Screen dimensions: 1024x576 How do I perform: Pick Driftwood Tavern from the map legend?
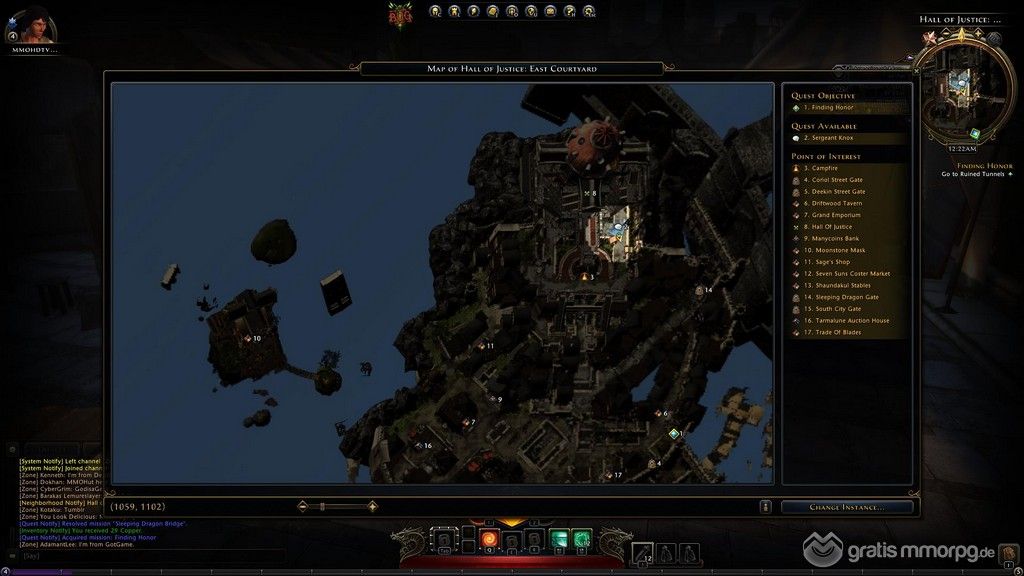coord(837,203)
